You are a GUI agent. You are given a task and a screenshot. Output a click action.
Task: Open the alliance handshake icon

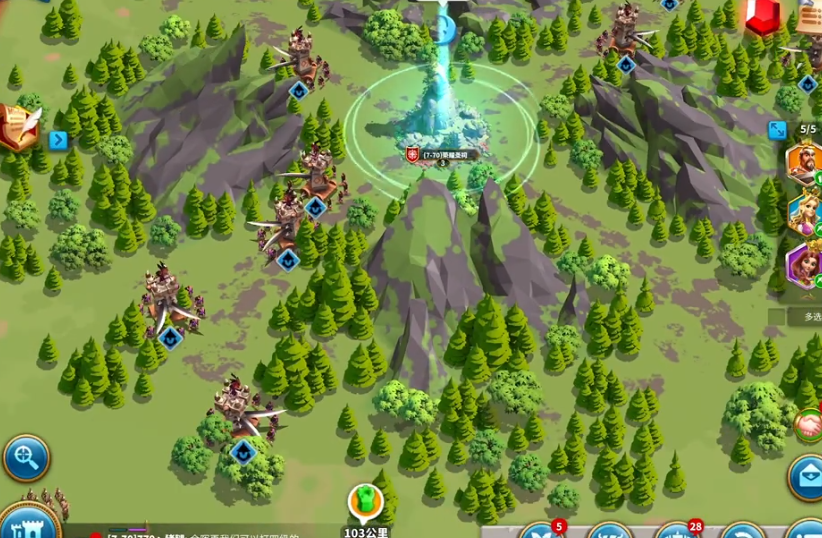coord(808,425)
